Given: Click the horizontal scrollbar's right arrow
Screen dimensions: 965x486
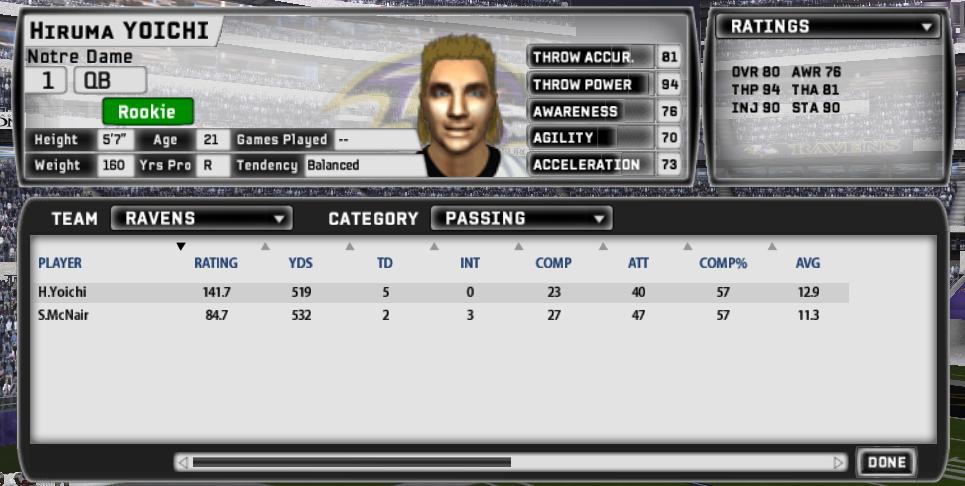Looking at the screenshot, I should (x=839, y=462).
